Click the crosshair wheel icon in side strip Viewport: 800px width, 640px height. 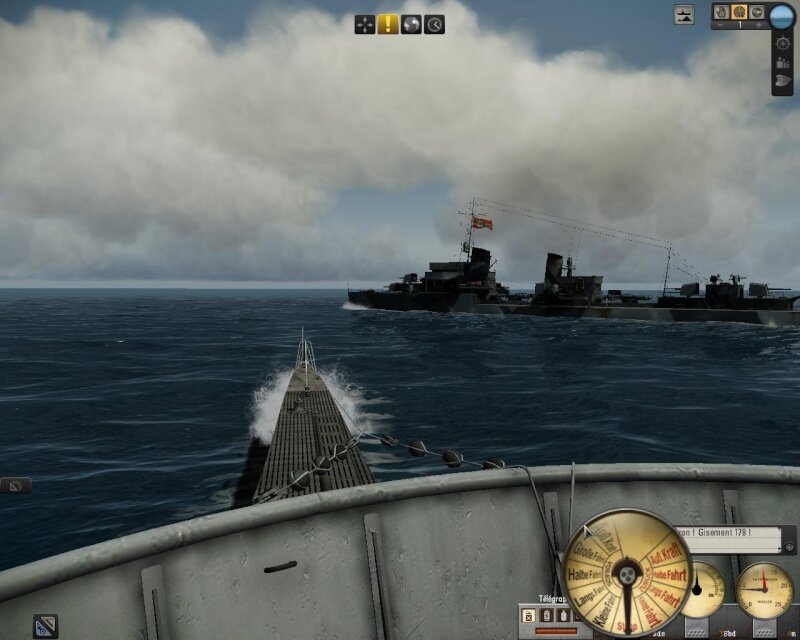(x=782, y=44)
